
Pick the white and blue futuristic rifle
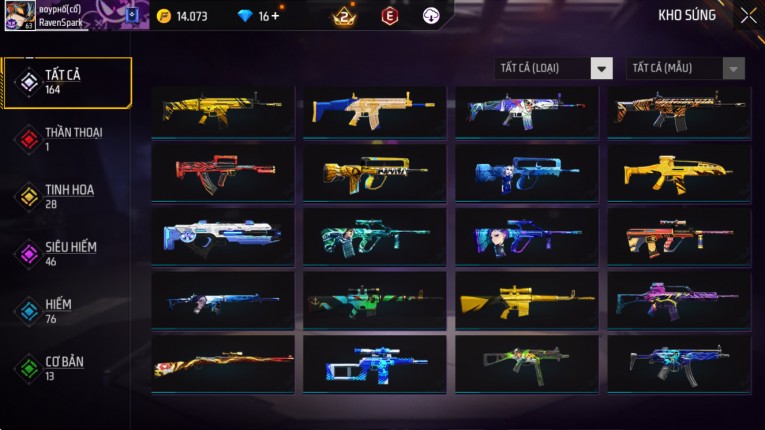223,235
